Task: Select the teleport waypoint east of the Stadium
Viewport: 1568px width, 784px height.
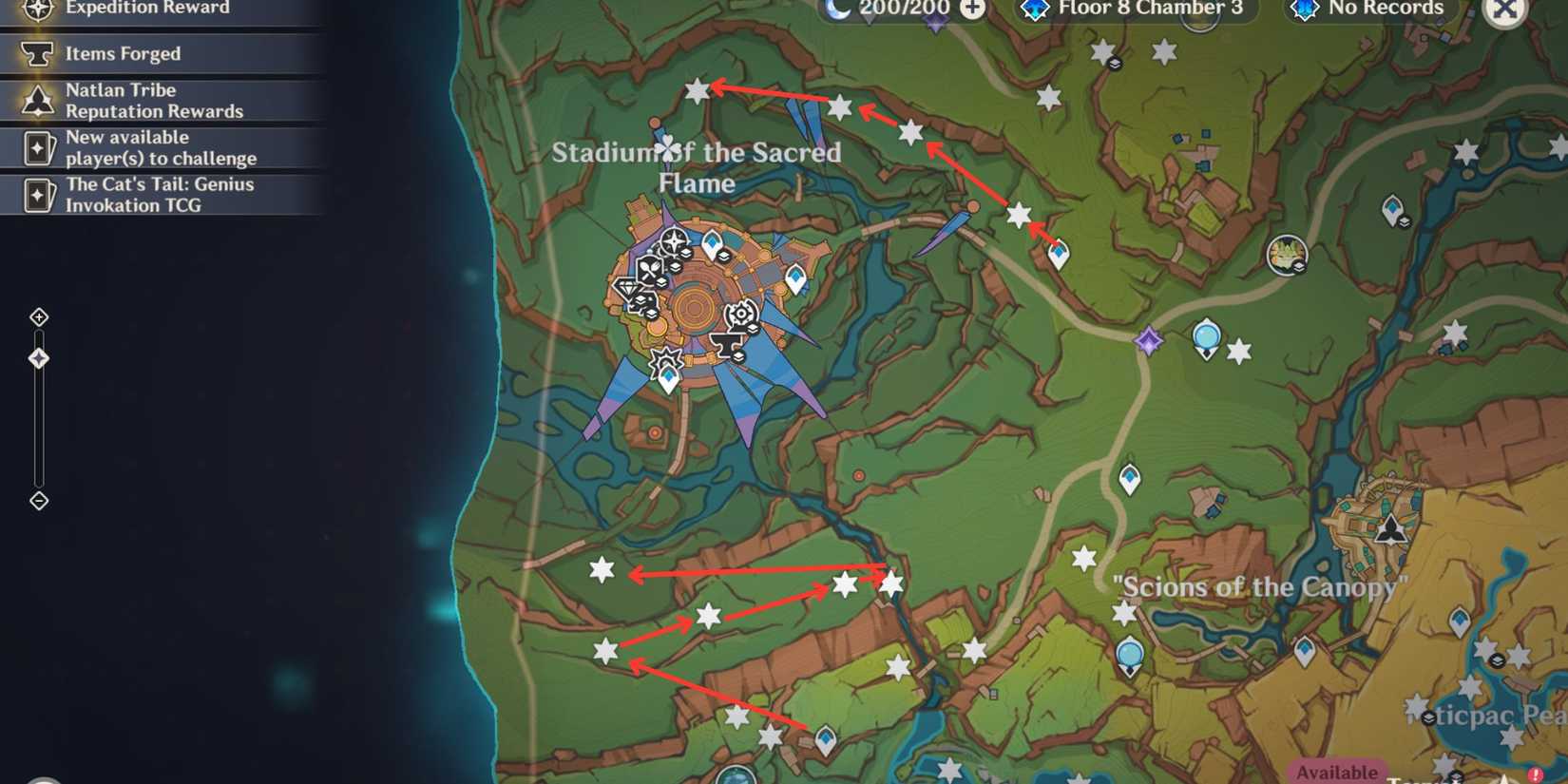Action: (x=796, y=278)
